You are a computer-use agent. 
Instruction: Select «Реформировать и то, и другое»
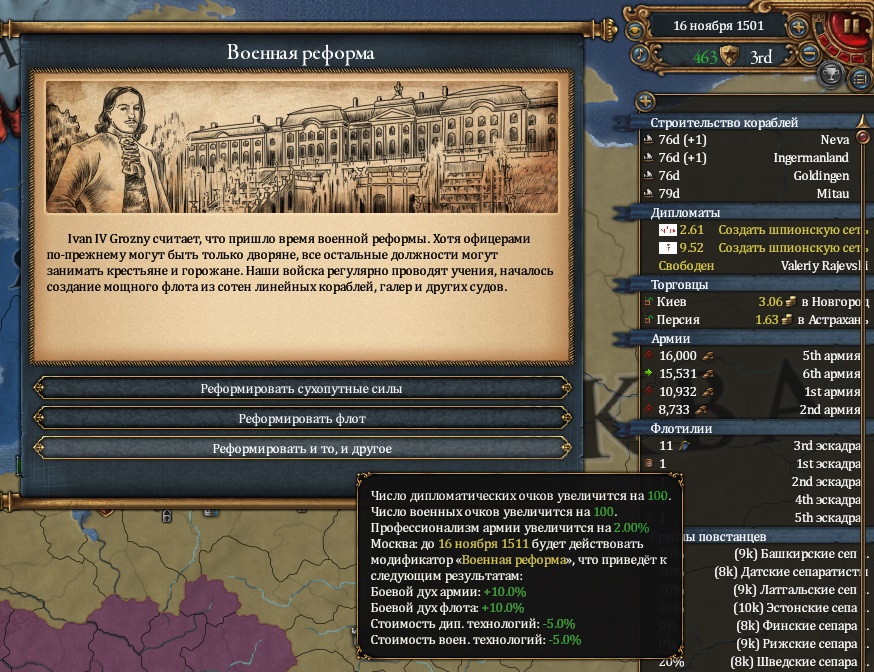coord(301,448)
